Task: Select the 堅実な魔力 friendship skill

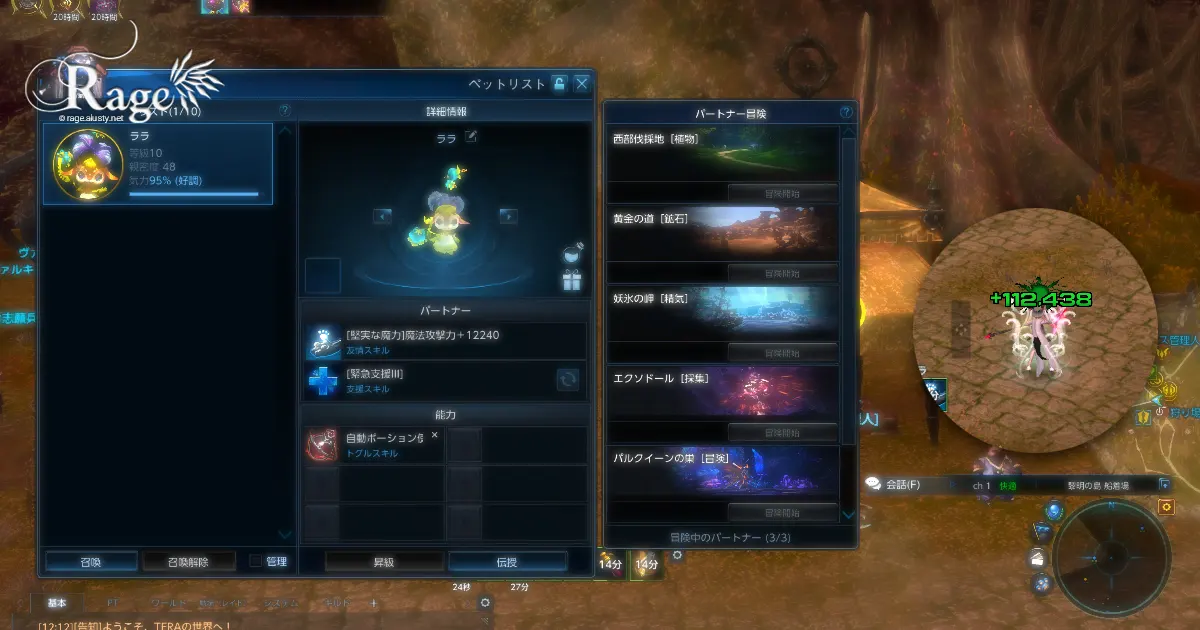Action: click(x=445, y=341)
